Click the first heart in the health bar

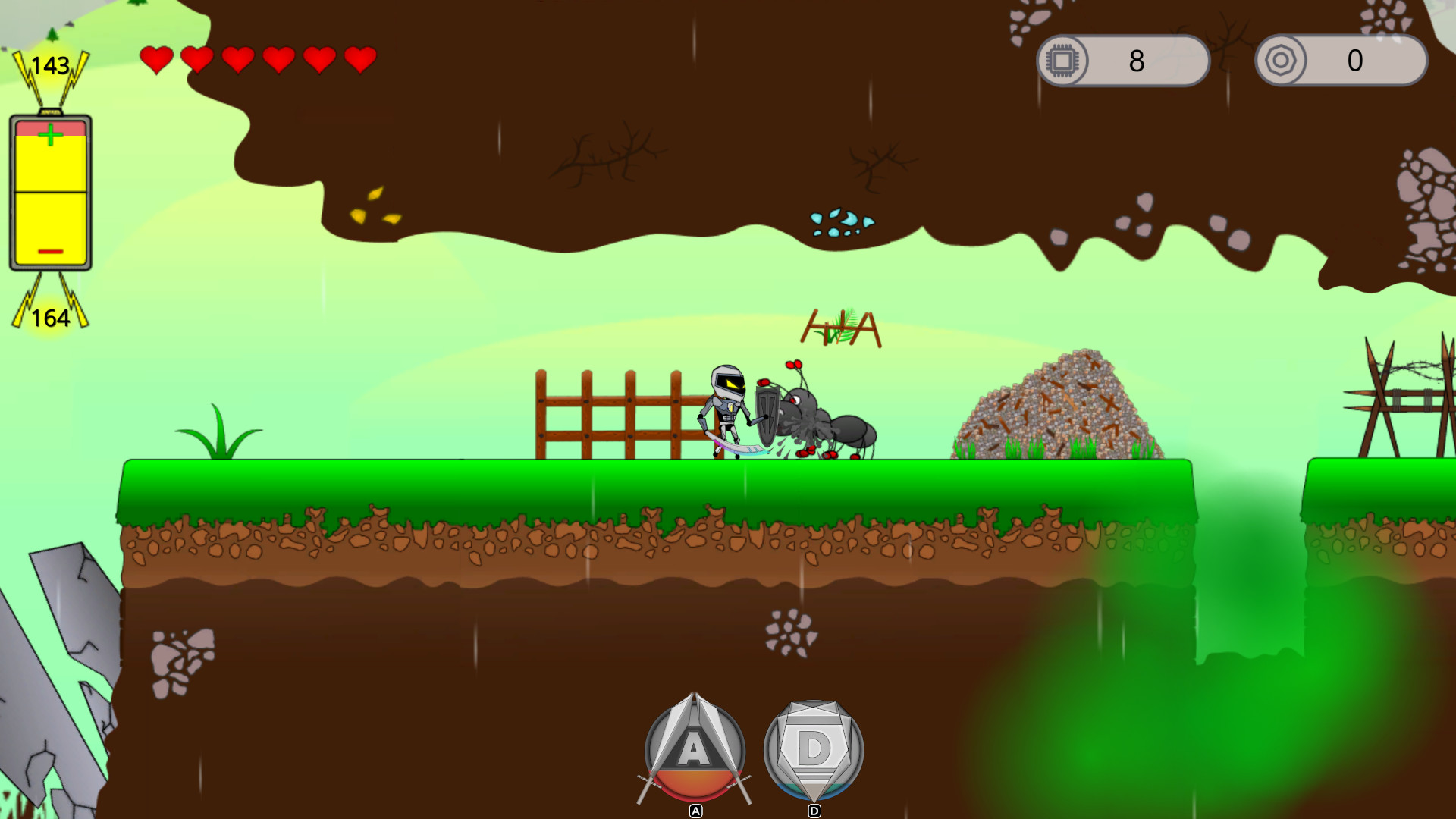(x=157, y=58)
